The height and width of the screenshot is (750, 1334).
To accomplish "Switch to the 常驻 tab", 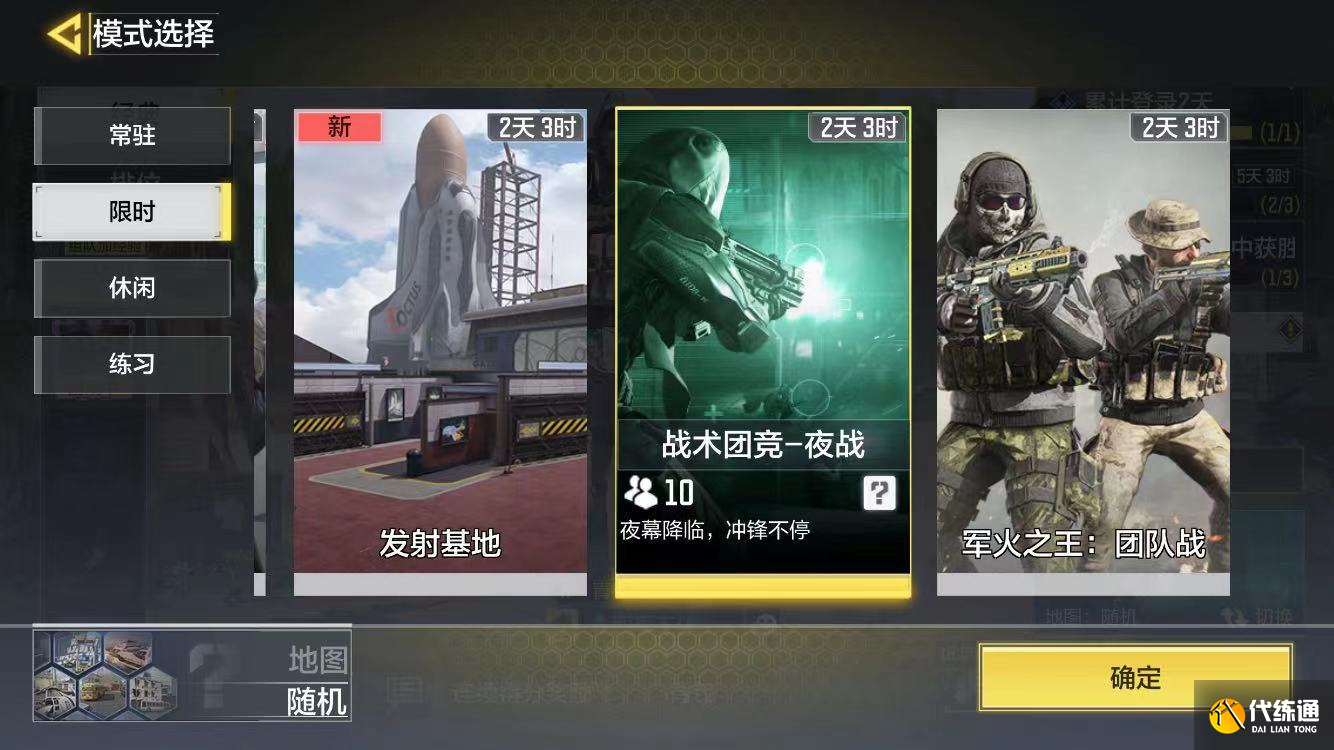I will (132, 136).
